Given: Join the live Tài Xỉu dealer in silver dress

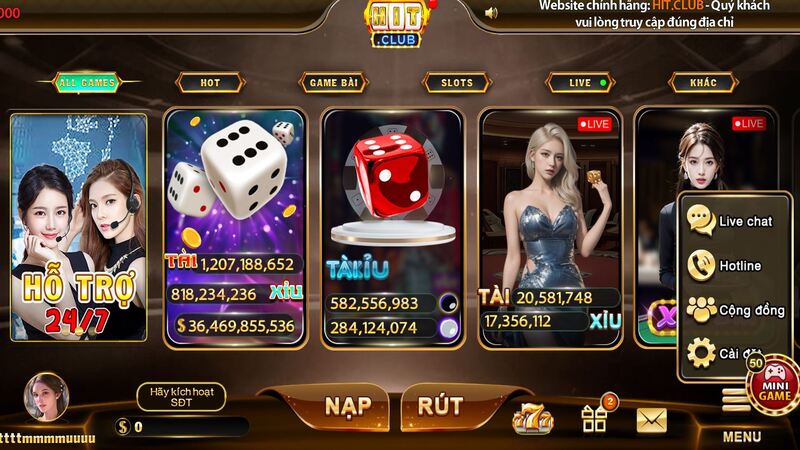Looking at the screenshot, I should [551, 226].
